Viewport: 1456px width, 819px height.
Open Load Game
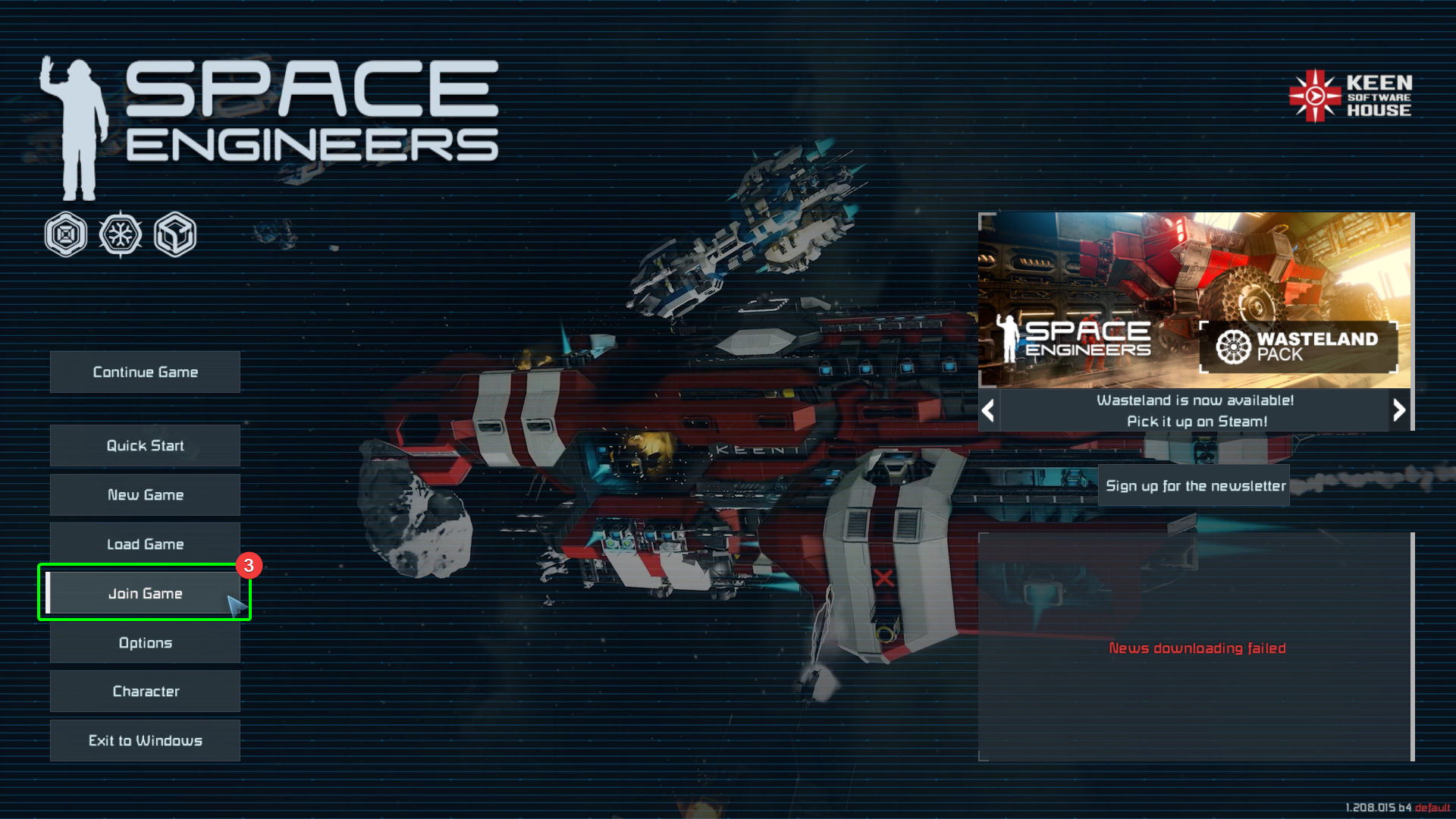(145, 544)
